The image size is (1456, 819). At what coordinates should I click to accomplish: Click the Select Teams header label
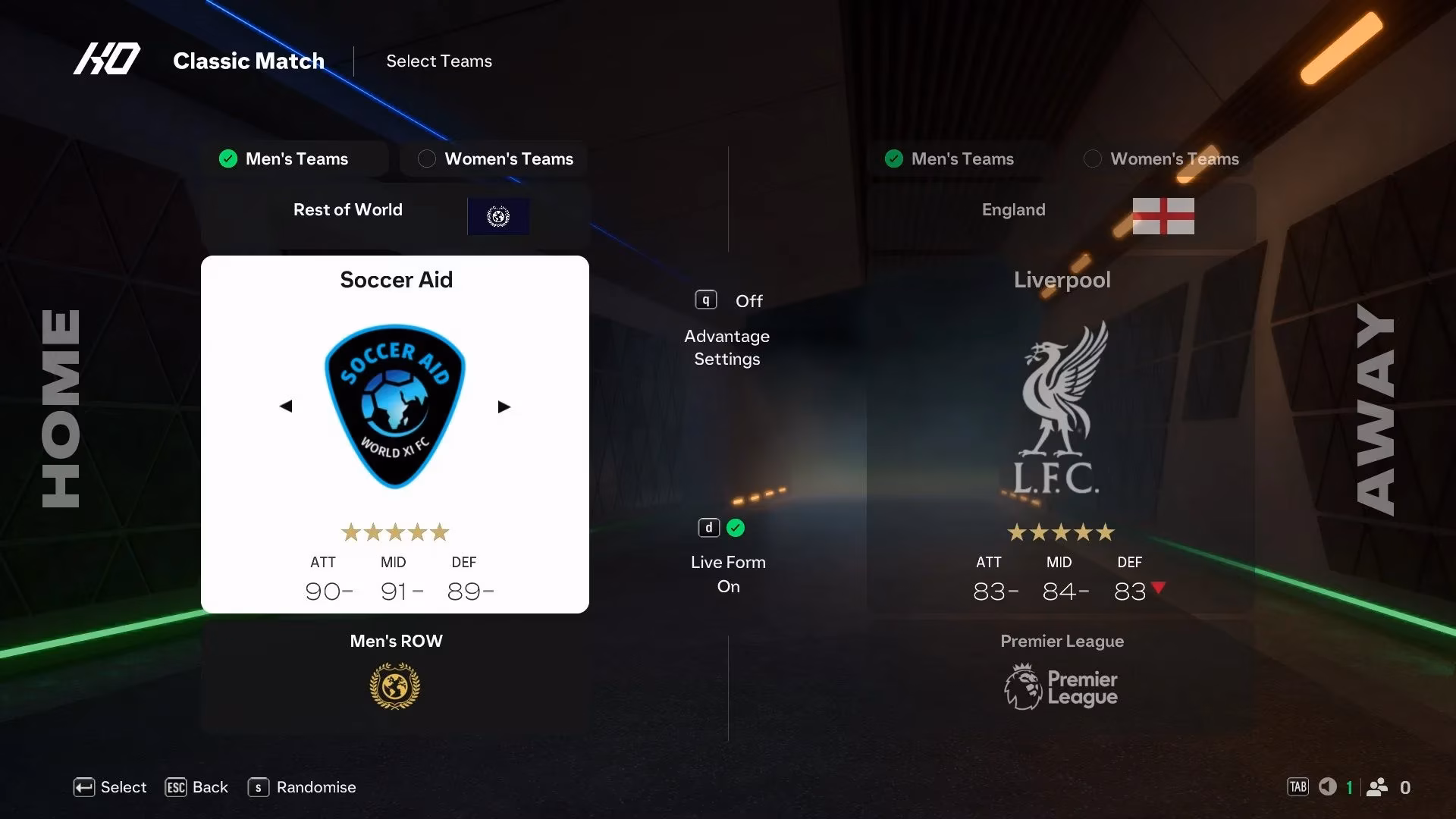coord(438,61)
